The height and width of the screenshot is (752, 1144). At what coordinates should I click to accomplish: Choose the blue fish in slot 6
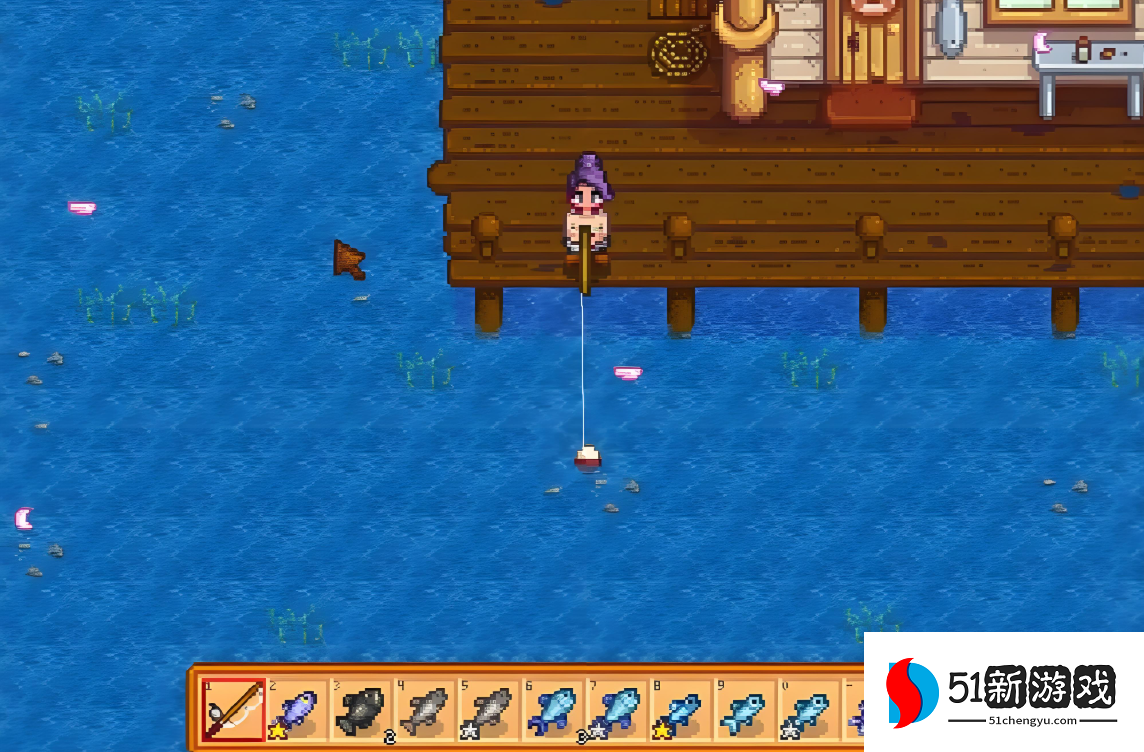point(553,711)
